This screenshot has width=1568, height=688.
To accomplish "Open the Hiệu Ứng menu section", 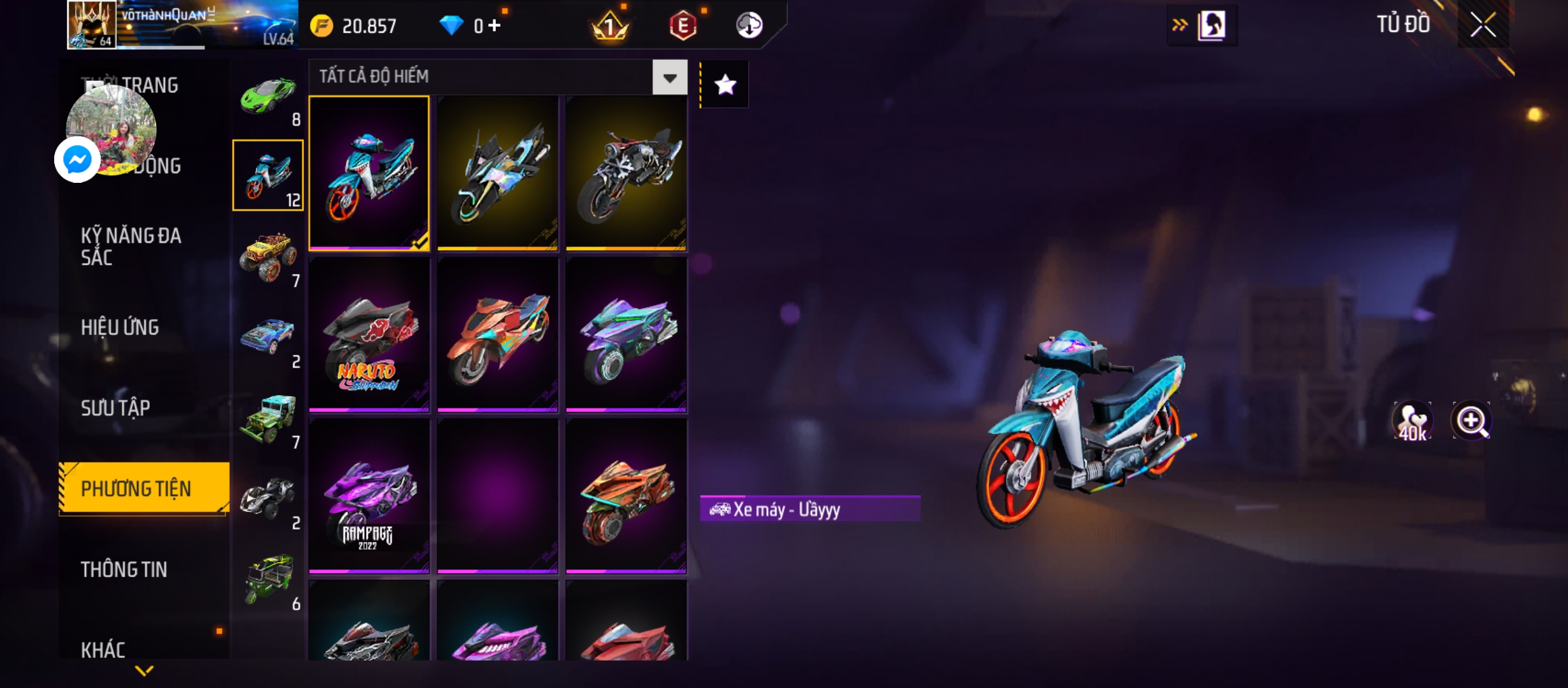I will pyautogui.click(x=120, y=327).
